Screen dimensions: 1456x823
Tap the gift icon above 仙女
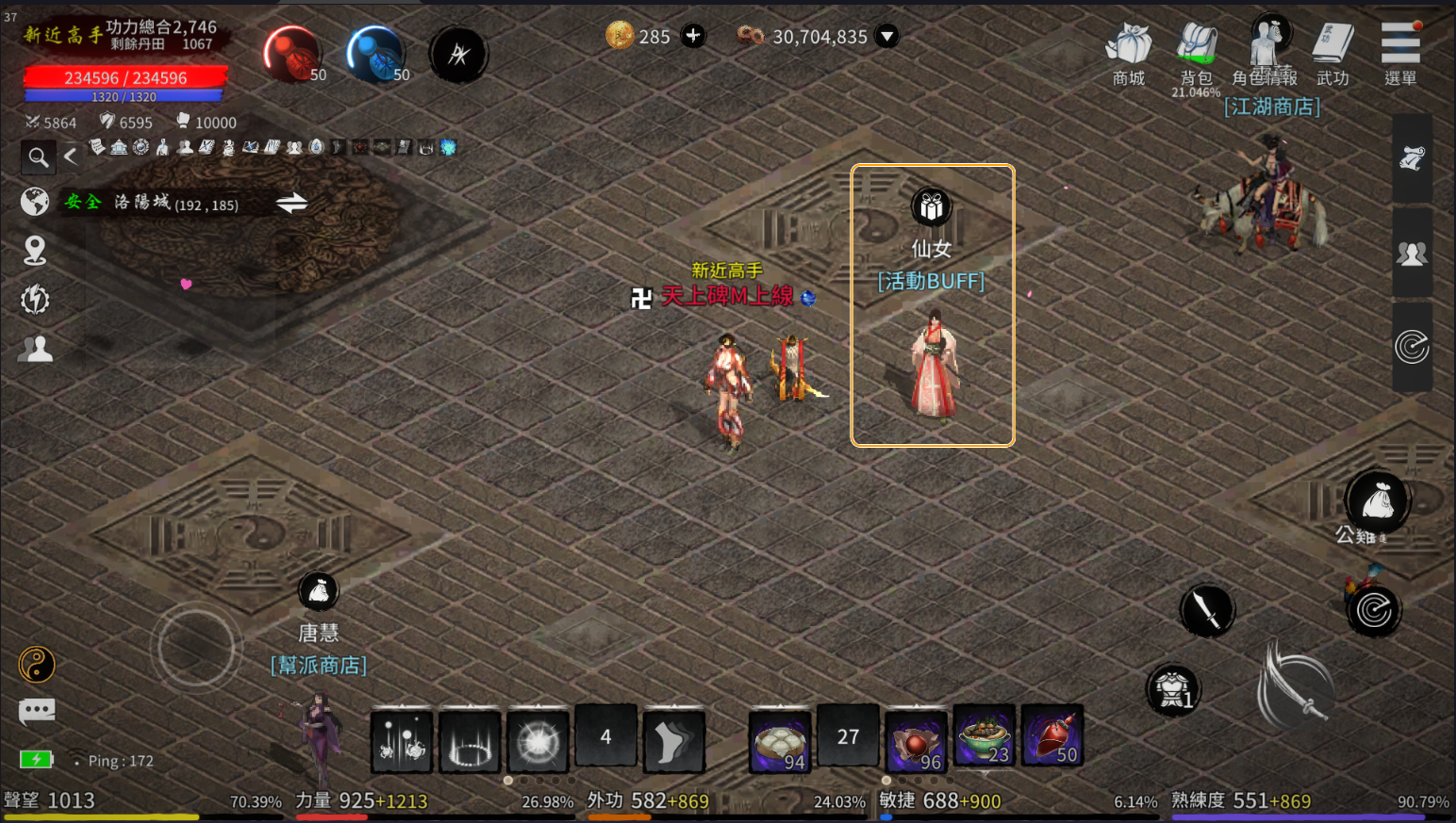point(932,206)
